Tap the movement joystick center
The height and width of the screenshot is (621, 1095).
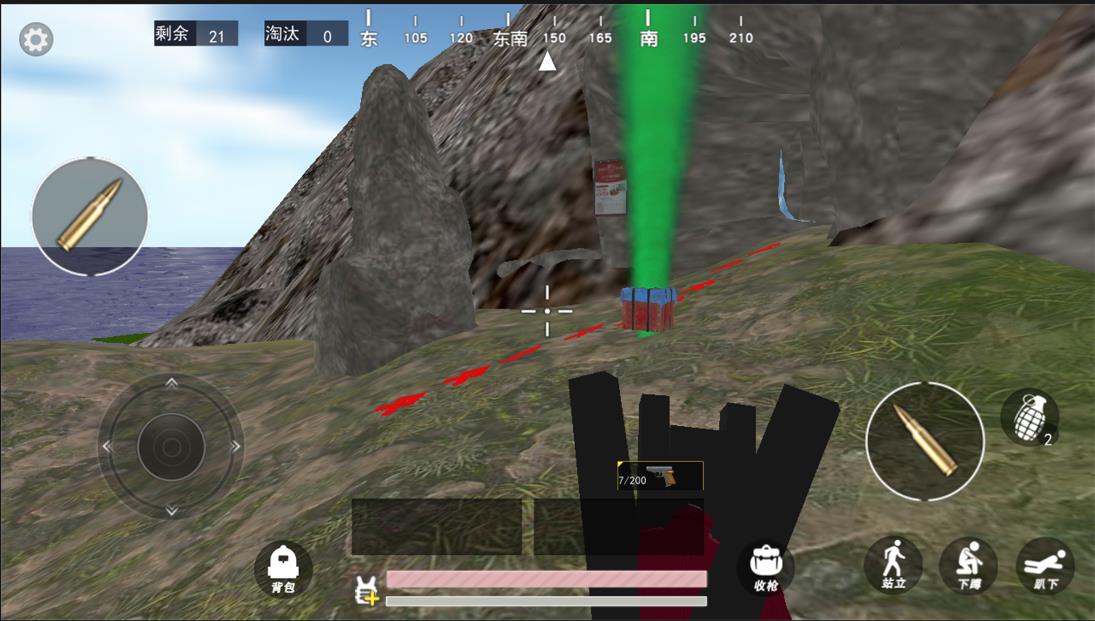click(171, 446)
